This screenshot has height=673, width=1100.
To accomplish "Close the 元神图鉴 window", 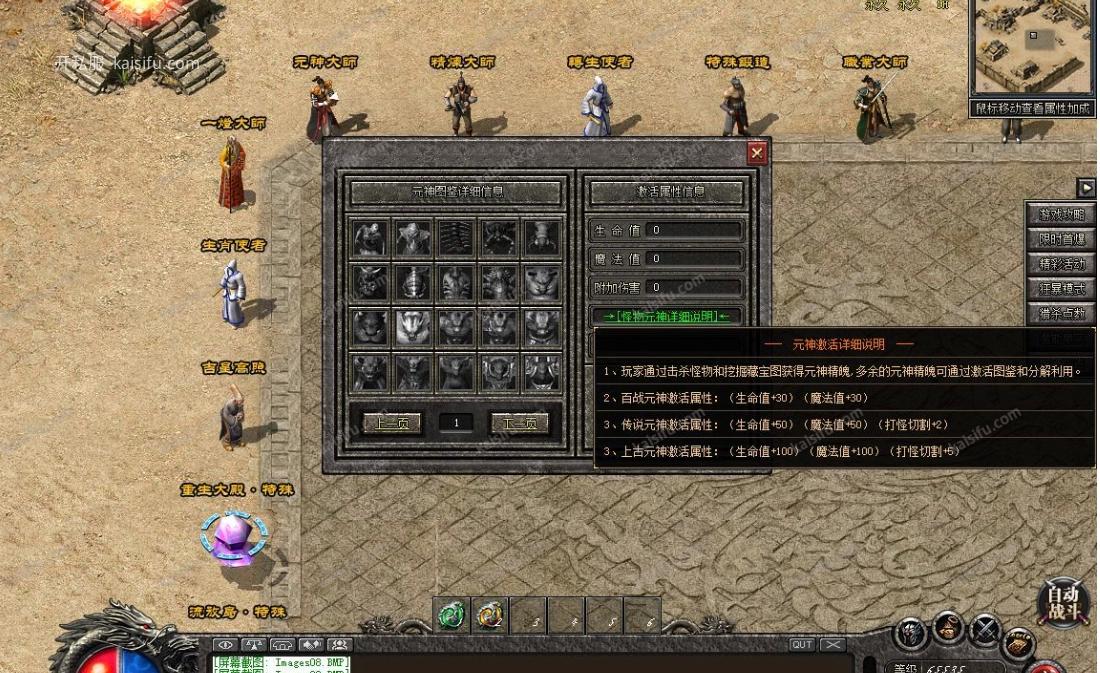I will tap(757, 152).
